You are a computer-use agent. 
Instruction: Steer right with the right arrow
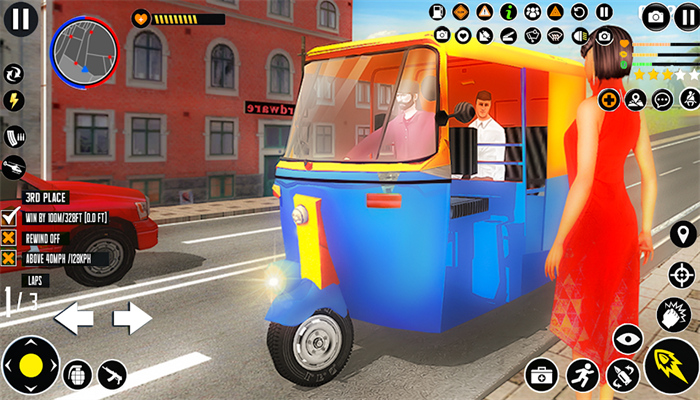point(131,319)
